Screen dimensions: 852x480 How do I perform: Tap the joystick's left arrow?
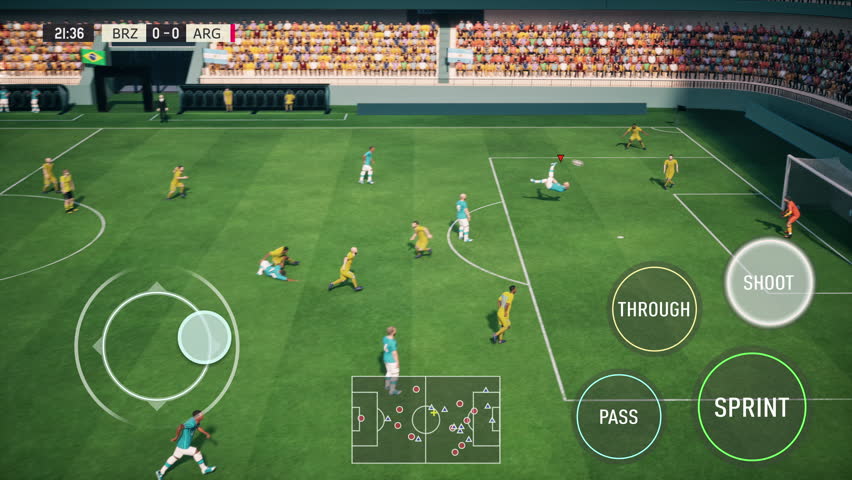point(98,346)
